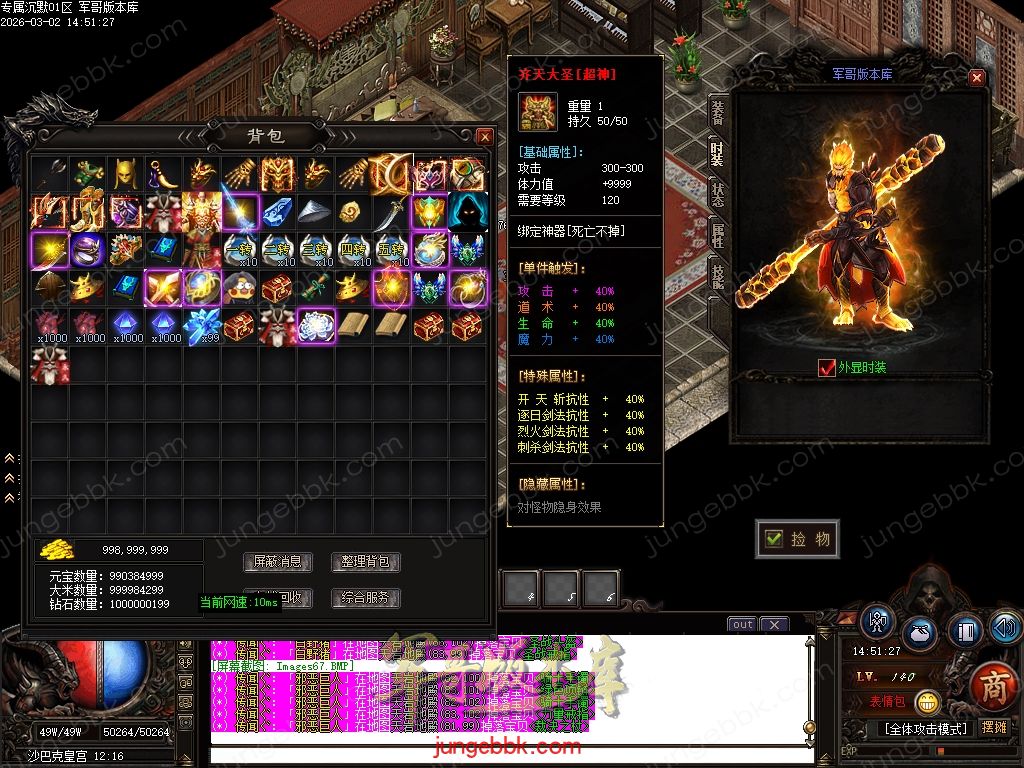This screenshot has height=768, width=1024.
Task: Toggle the 拾物 pickup checkbox
Action: click(x=774, y=539)
